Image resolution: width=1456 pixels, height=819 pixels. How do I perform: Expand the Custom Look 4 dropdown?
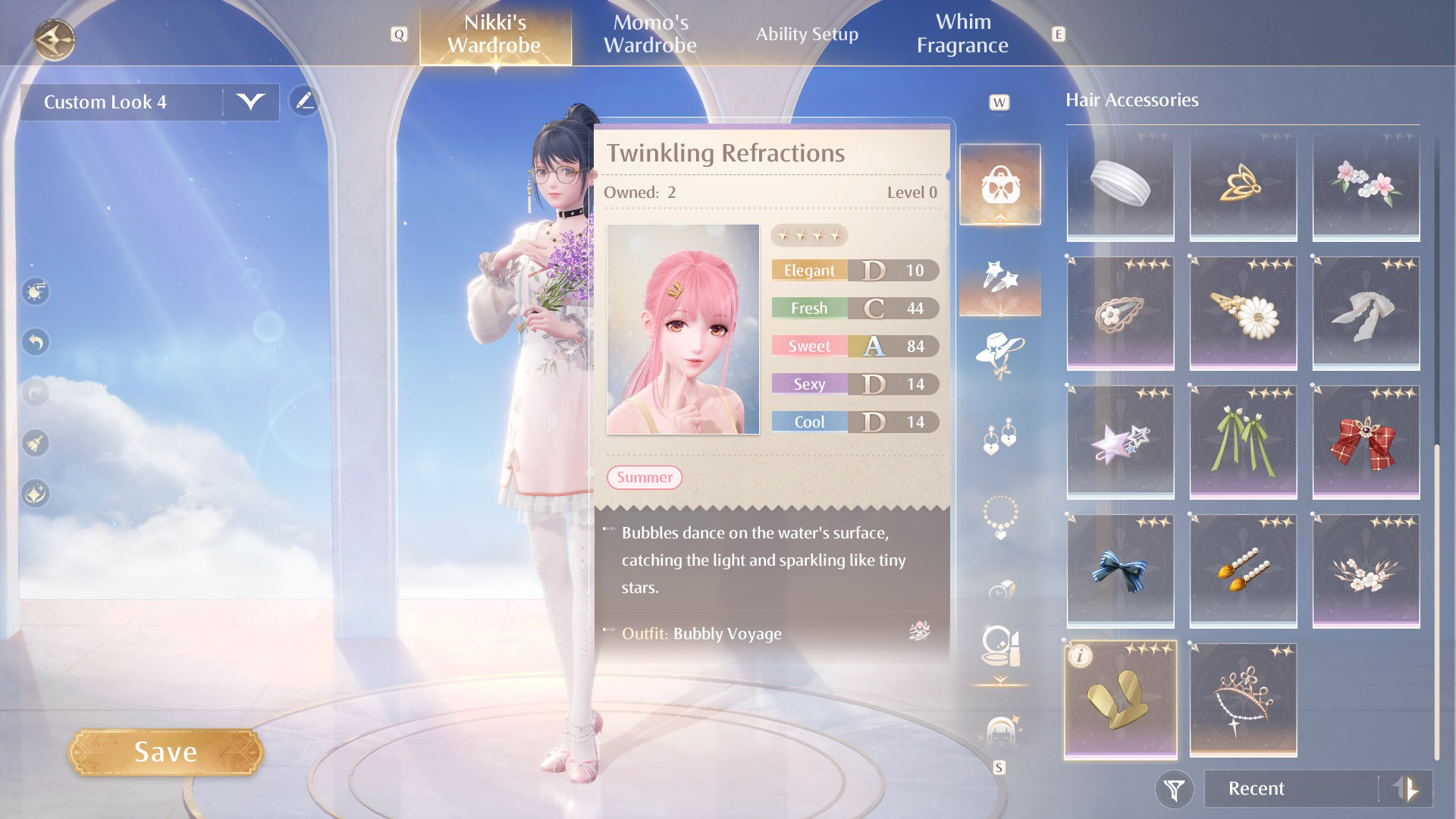click(x=250, y=102)
